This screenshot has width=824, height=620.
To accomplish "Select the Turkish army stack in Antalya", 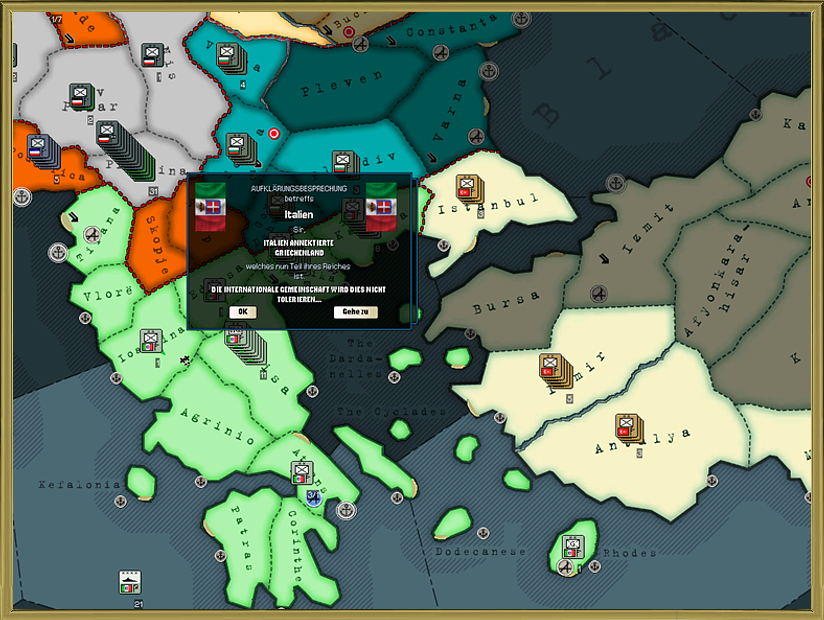I will click(x=628, y=428).
